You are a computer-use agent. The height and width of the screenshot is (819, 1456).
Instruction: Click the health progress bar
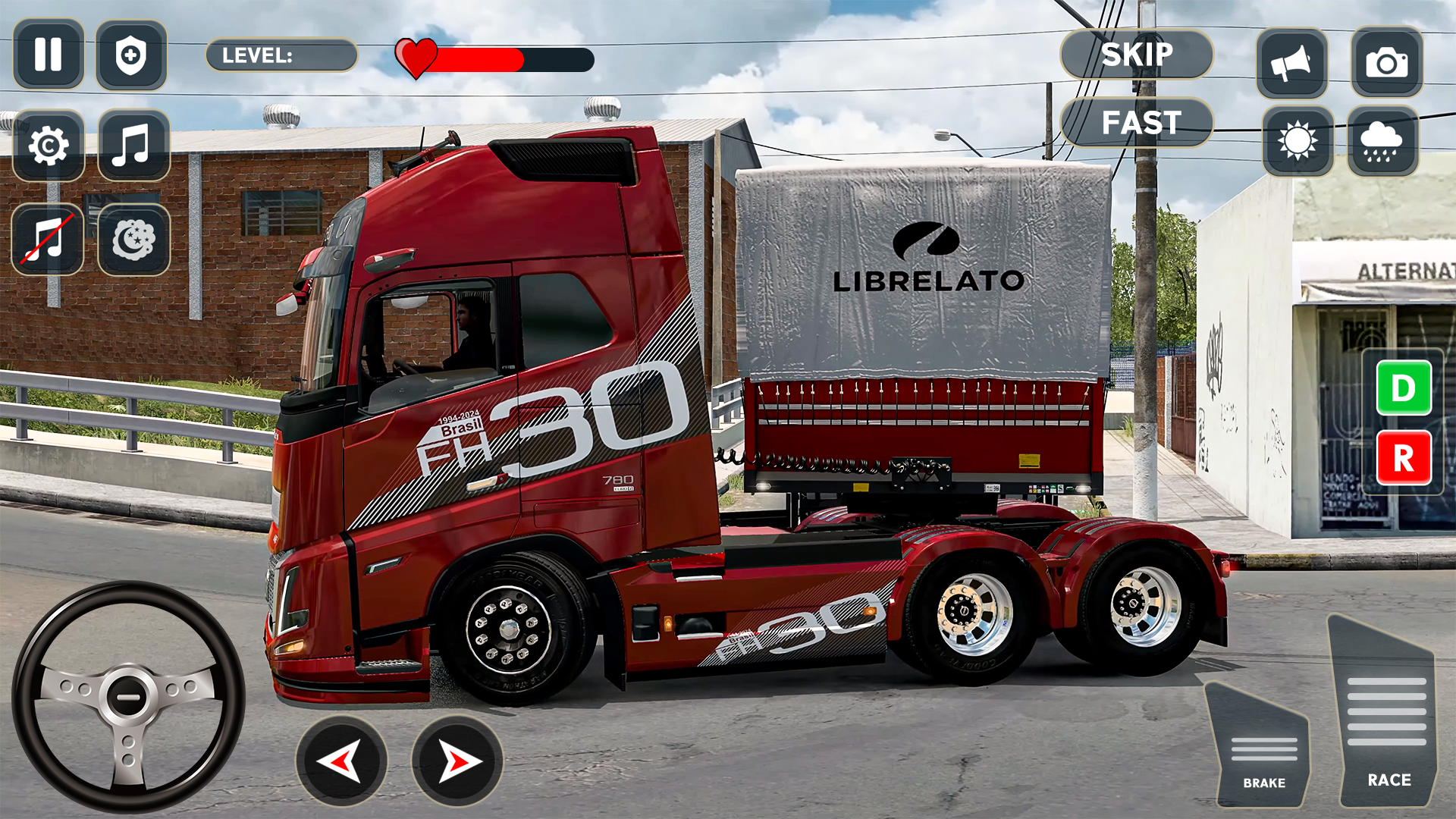(493, 58)
